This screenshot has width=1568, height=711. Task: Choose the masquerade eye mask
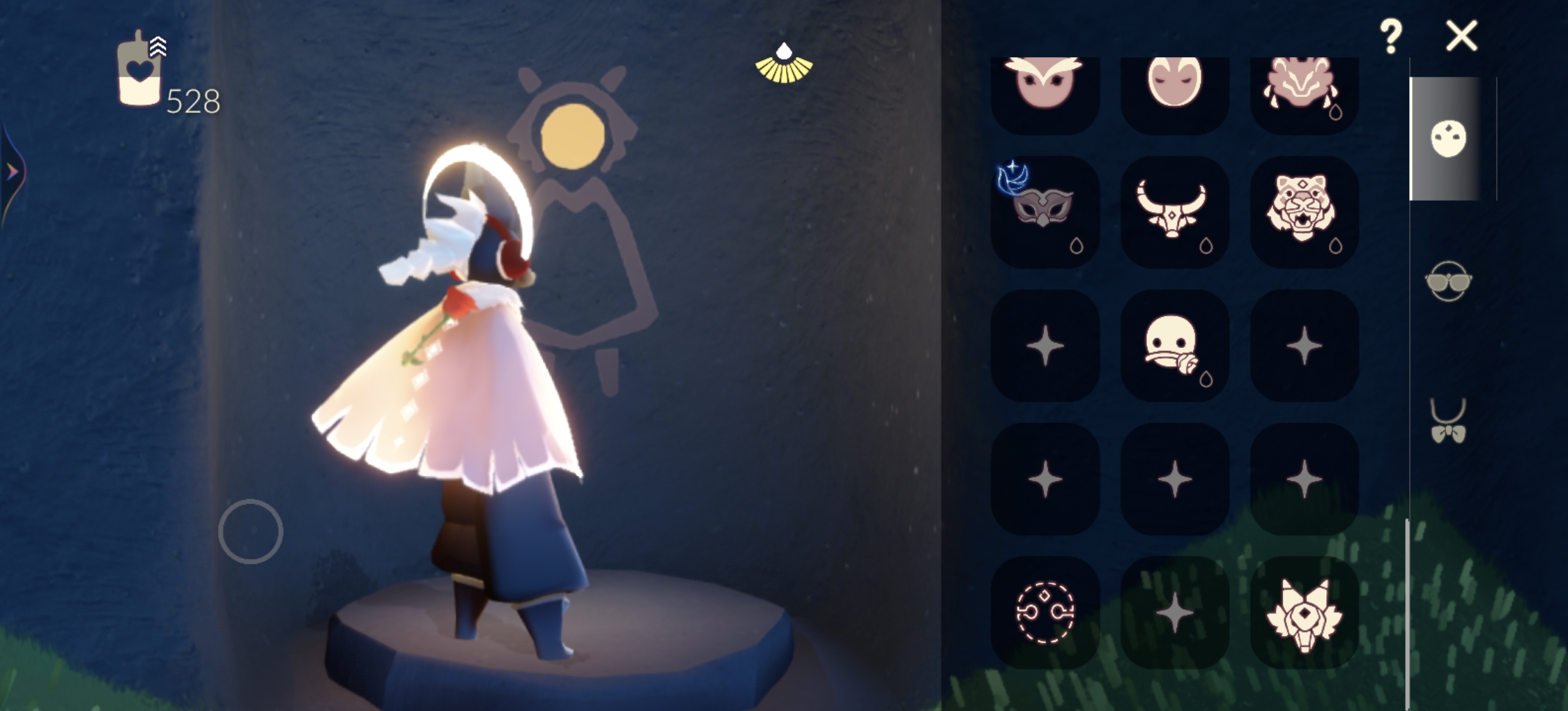click(1044, 210)
